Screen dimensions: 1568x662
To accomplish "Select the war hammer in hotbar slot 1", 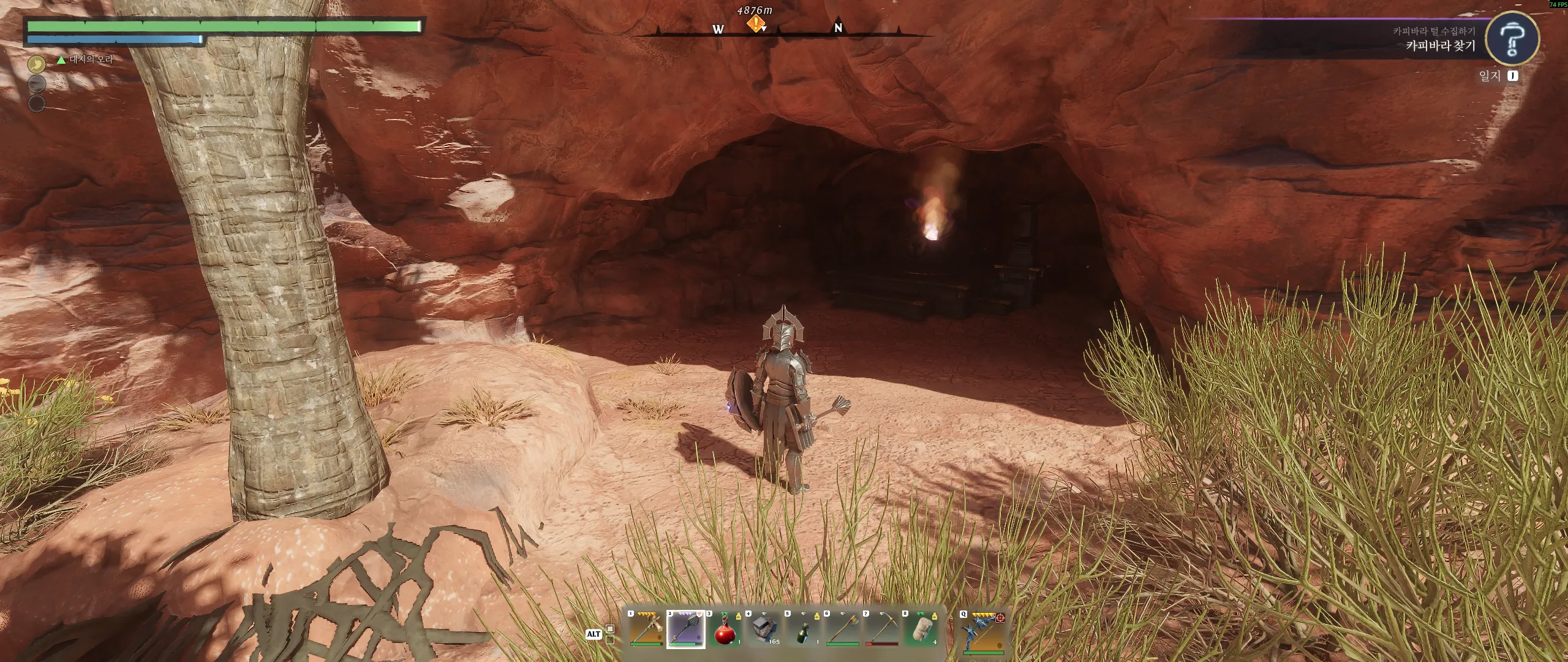I will pyautogui.click(x=647, y=630).
